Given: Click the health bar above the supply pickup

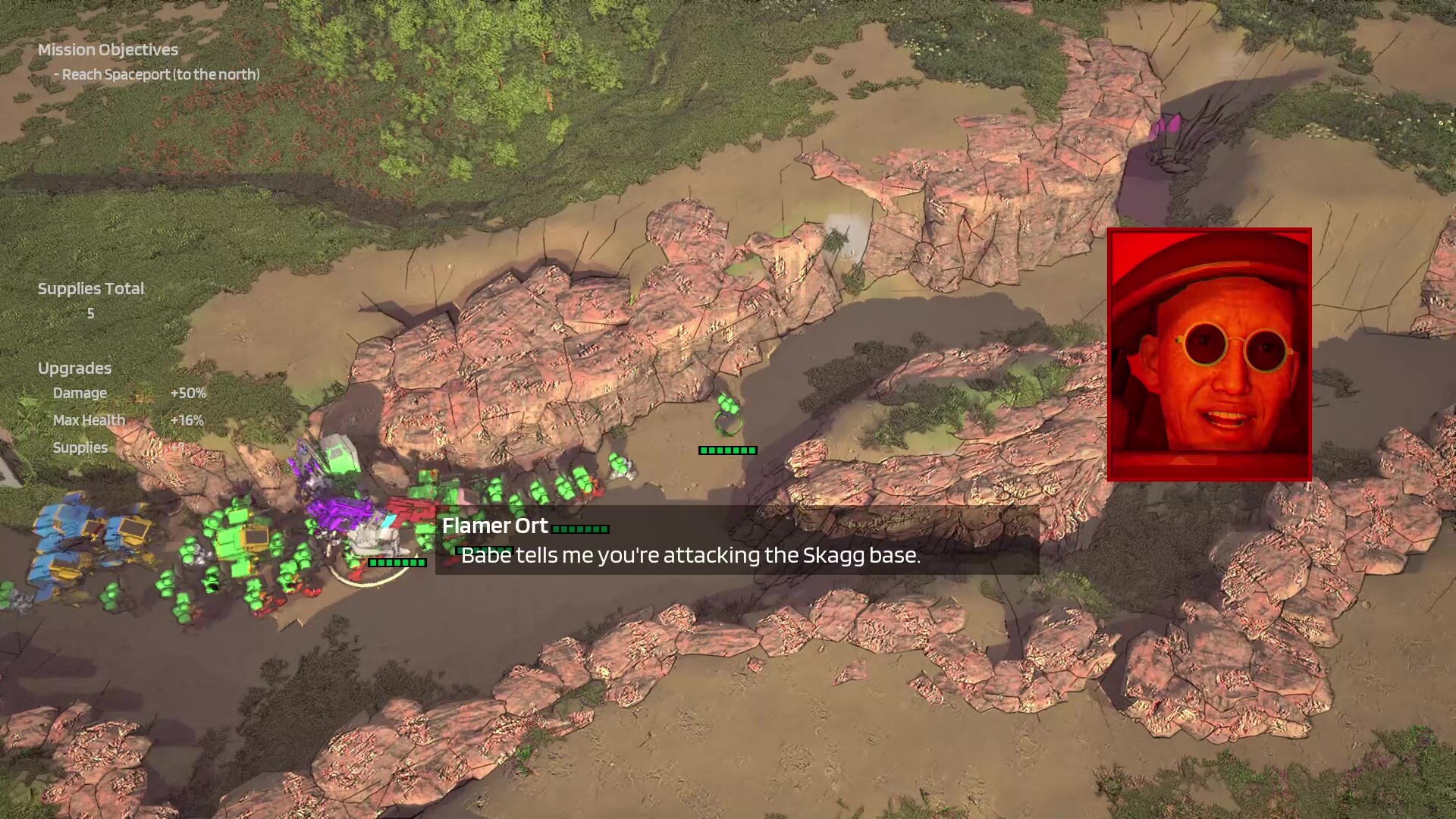Looking at the screenshot, I should (x=727, y=449).
